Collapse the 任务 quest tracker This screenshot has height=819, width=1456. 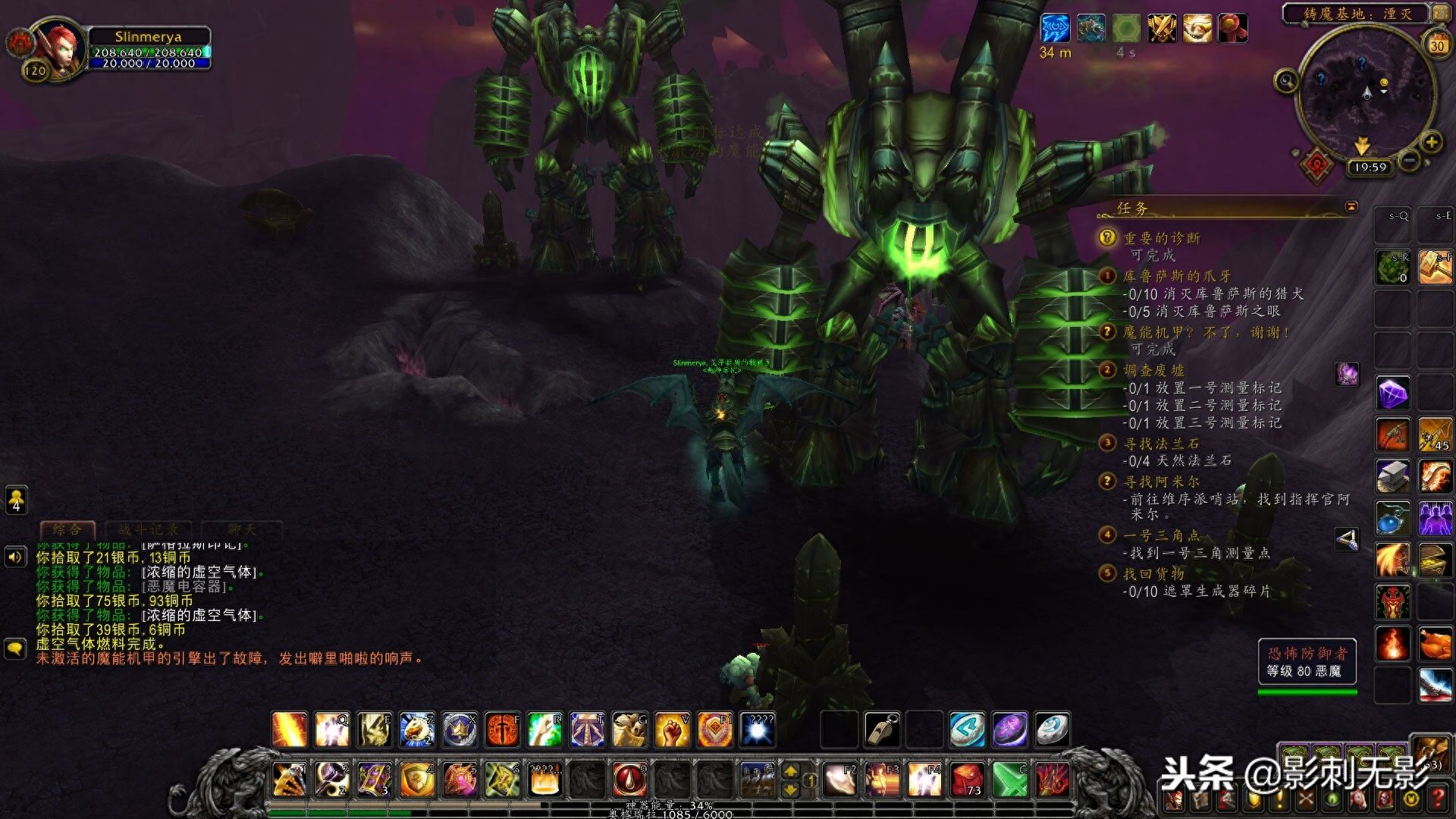point(1351,207)
